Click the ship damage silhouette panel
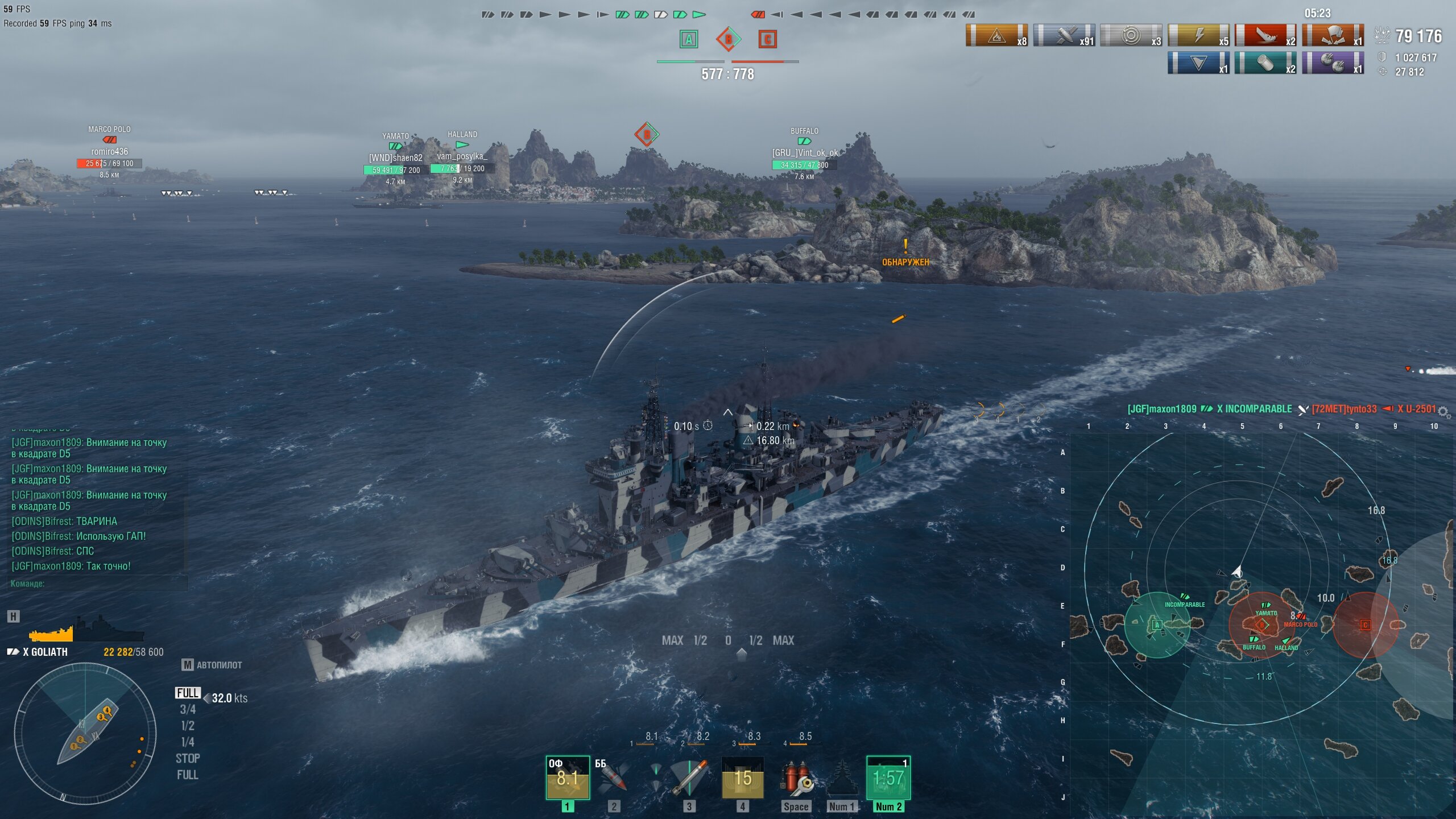The height and width of the screenshot is (819, 1456). (x=85, y=630)
